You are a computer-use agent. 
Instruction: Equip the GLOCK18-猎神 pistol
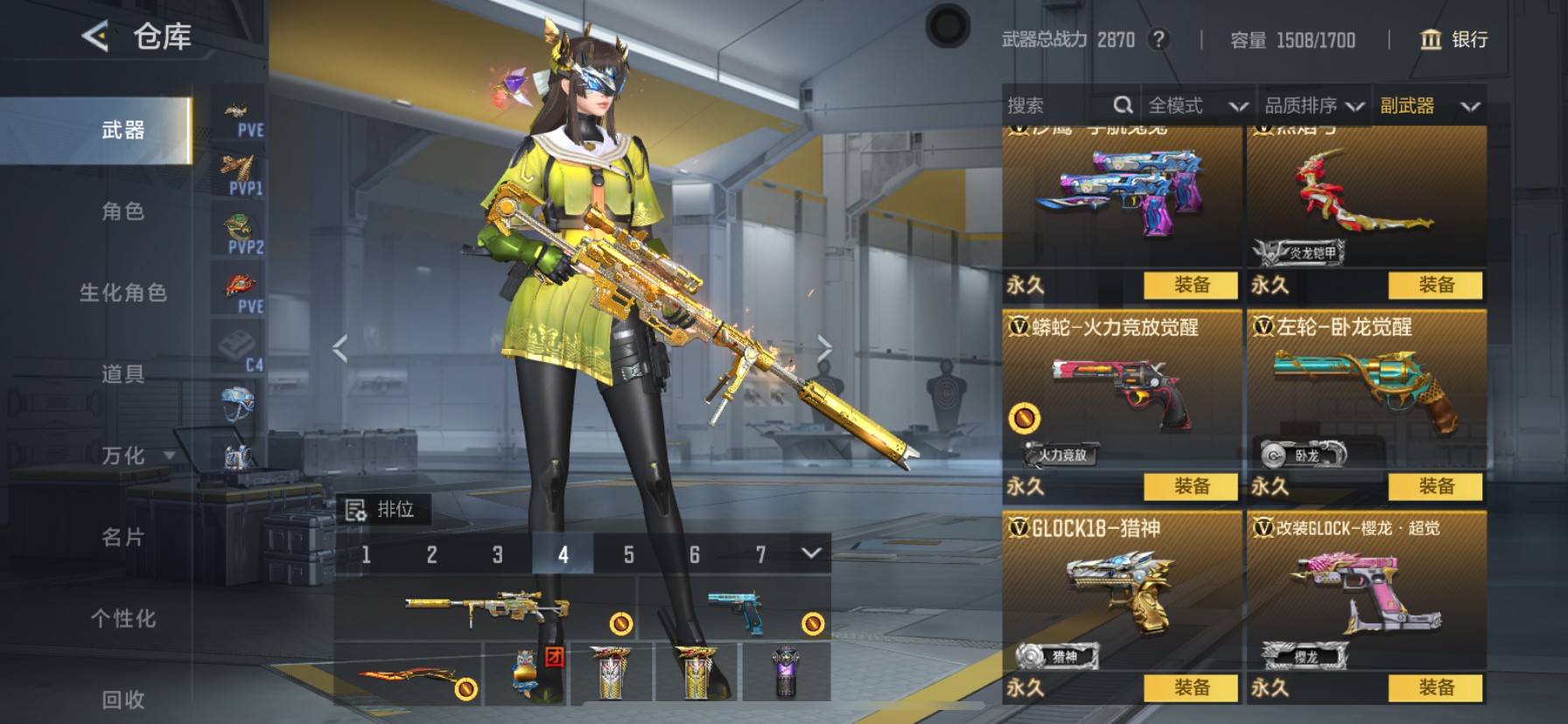coord(1191,687)
